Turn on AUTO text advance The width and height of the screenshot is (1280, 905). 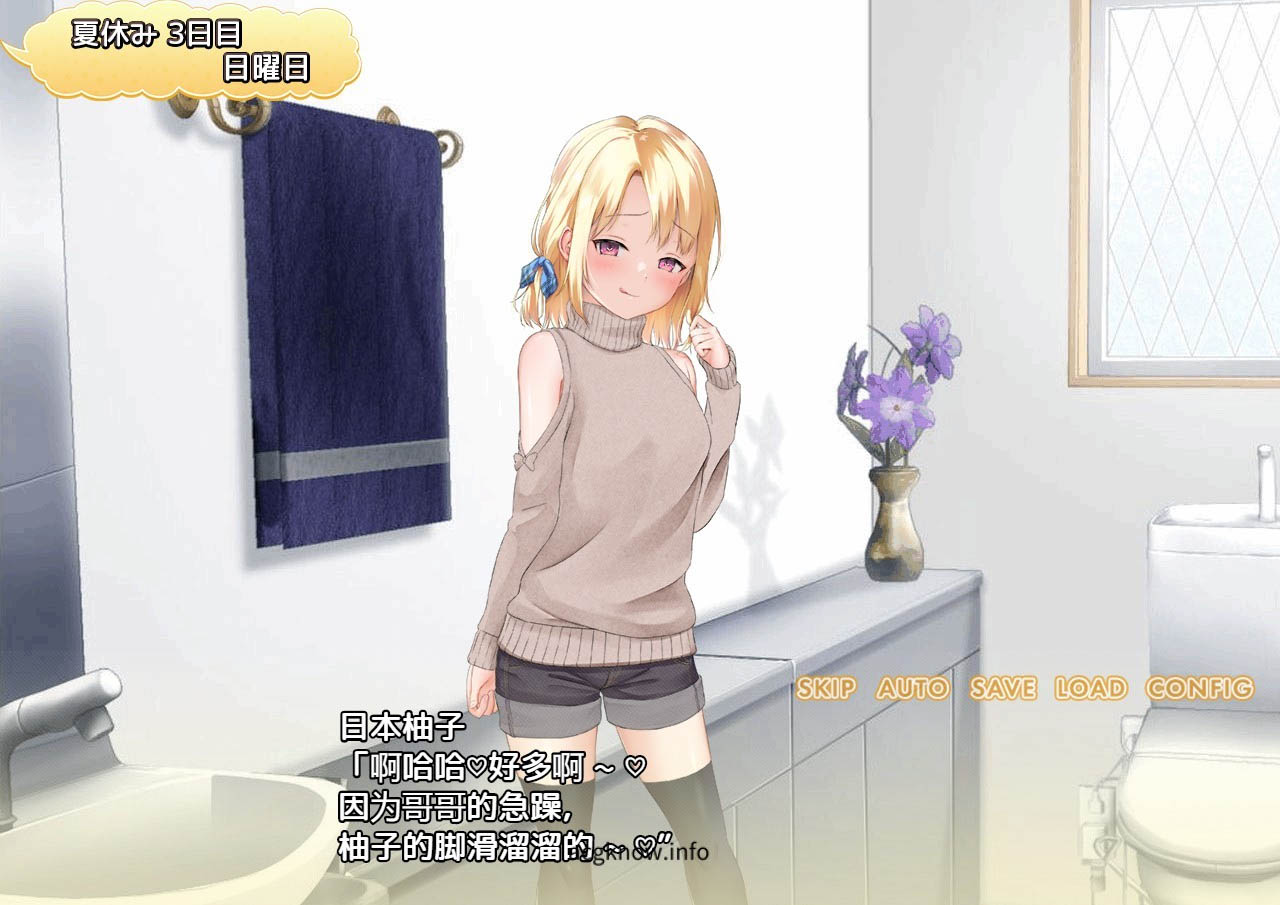point(912,688)
